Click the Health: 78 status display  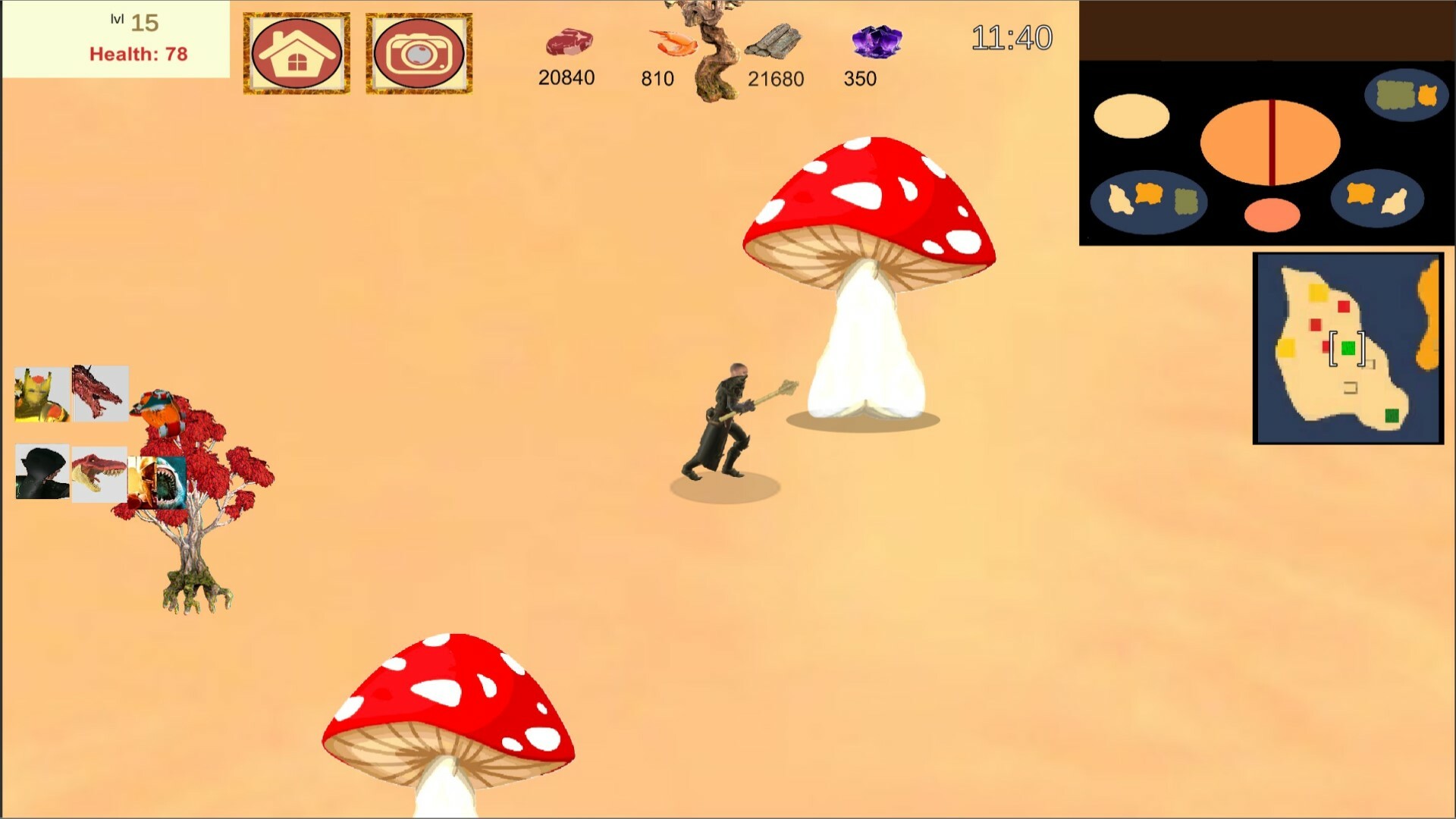(140, 53)
